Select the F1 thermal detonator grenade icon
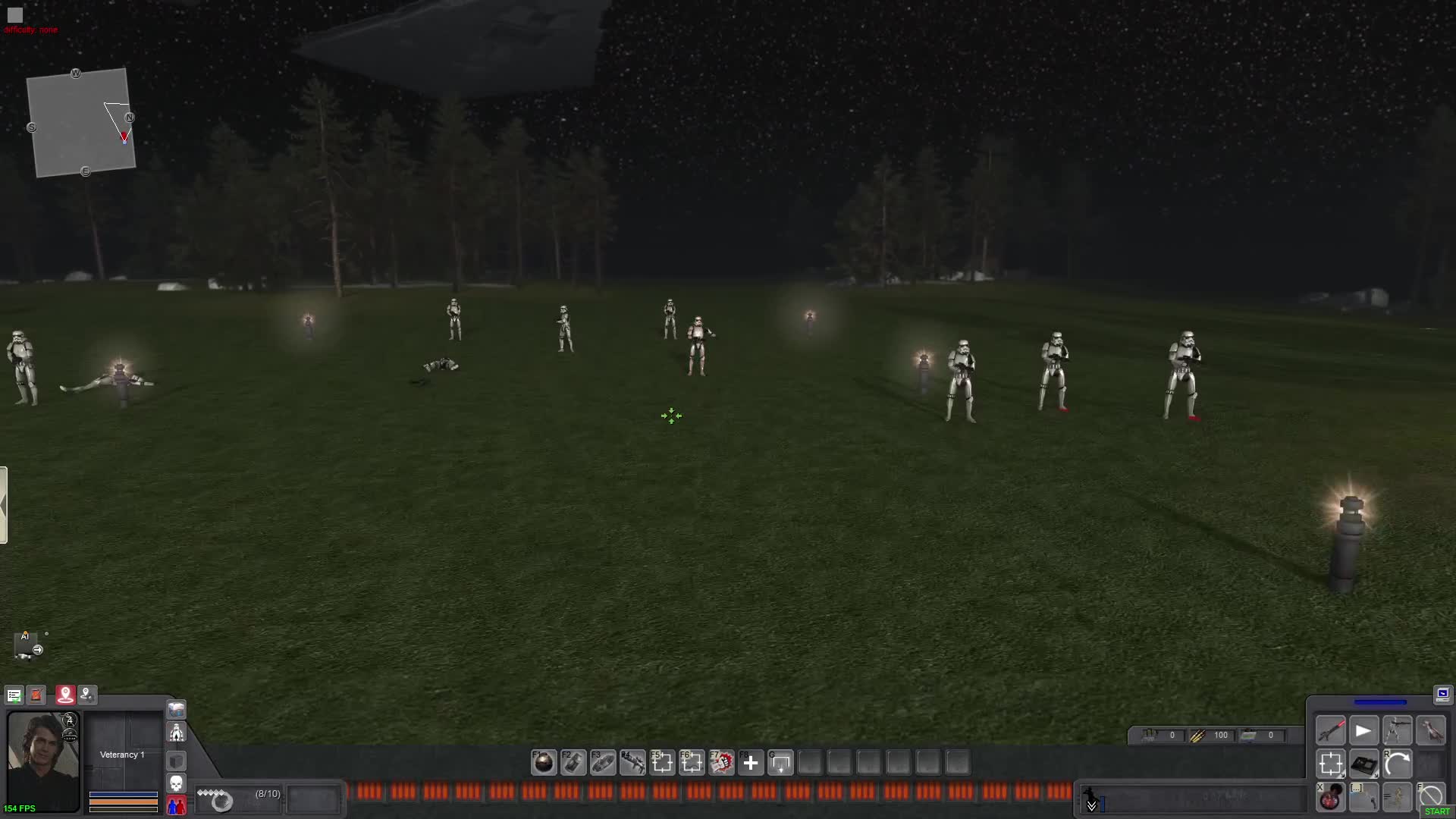This screenshot has width=1456, height=819. click(x=544, y=763)
